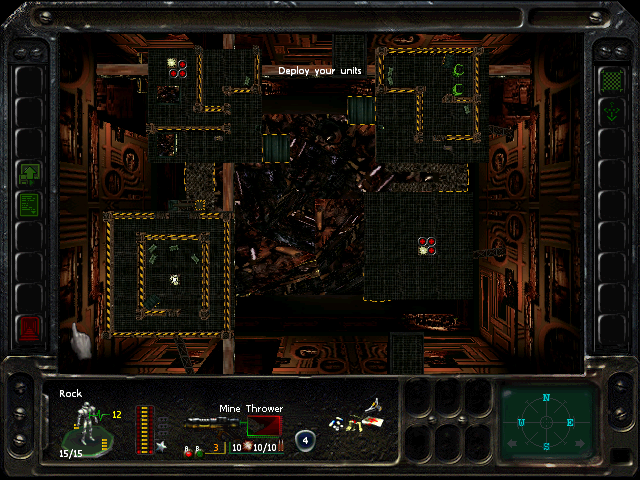This screenshot has height=480, width=640.
Task: Toggle the green grid button
Action: (611, 80)
